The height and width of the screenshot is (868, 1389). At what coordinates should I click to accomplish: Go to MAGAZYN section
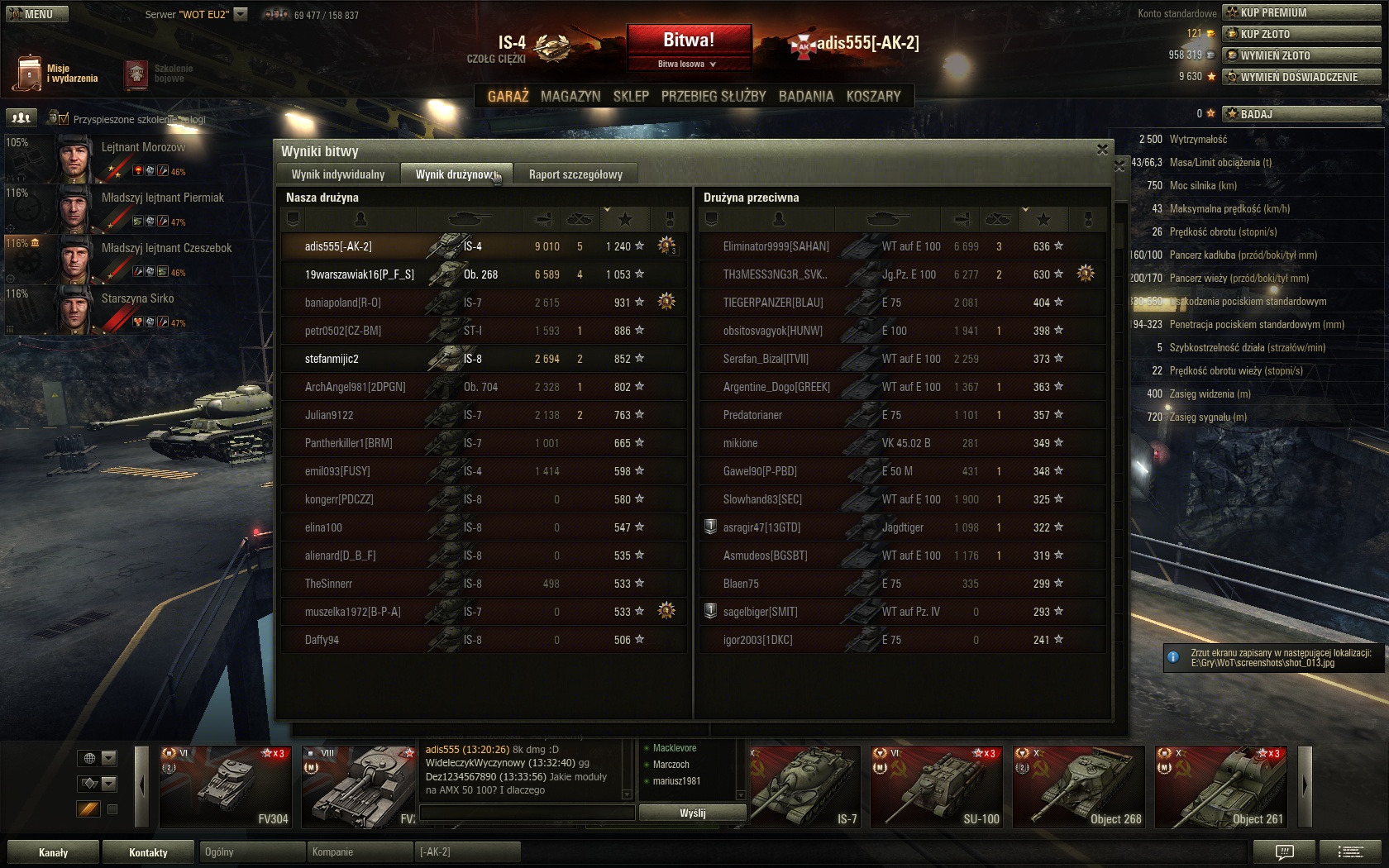tap(570, 97)
